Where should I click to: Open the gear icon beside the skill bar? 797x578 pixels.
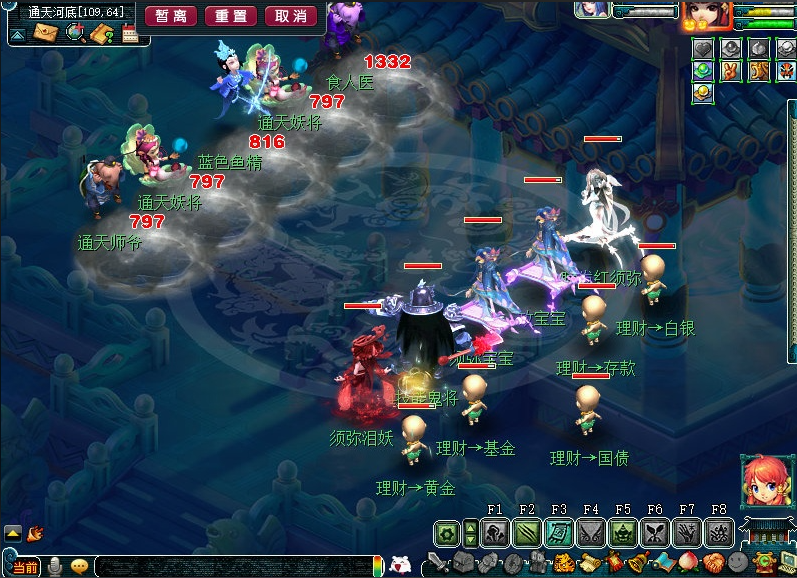pyautogui.click(x=447, y=534)
